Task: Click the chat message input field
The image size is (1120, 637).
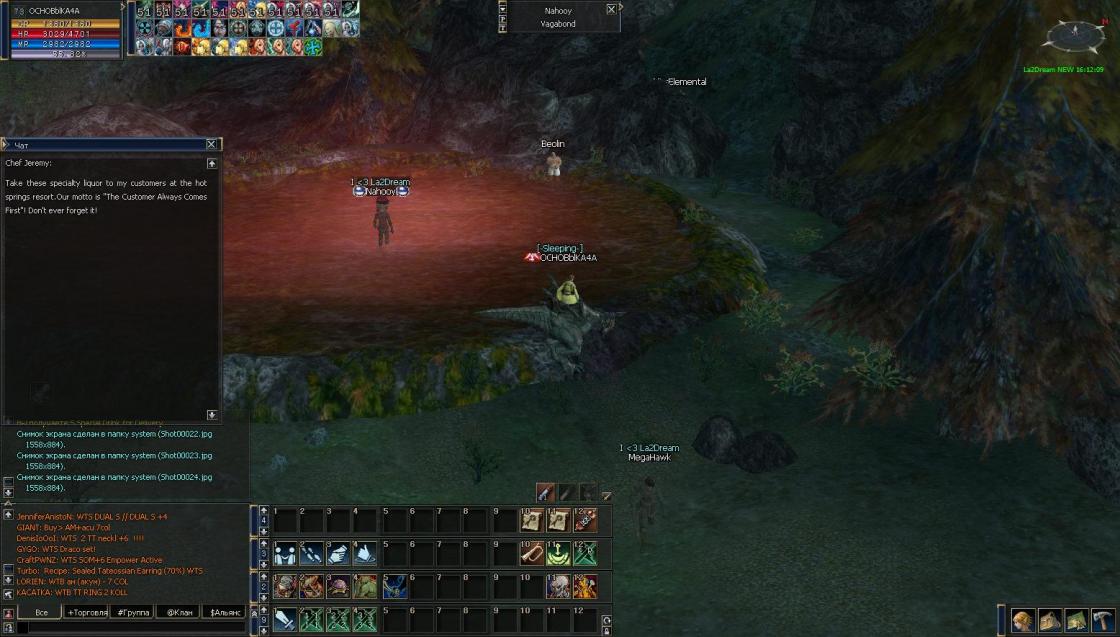Action: coord(125,628)
